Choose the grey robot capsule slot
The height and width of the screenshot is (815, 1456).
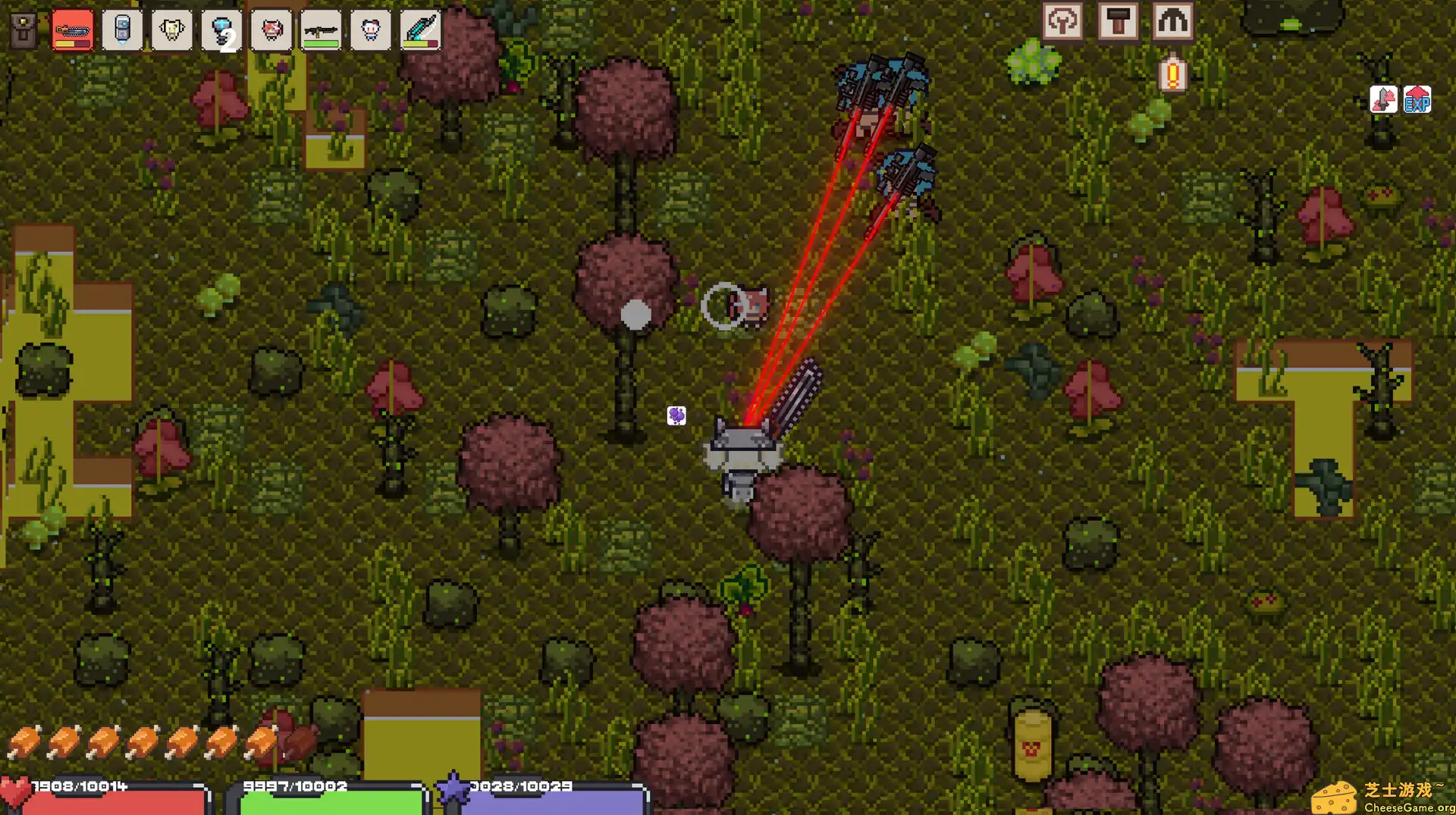click(x=122, y=31)
